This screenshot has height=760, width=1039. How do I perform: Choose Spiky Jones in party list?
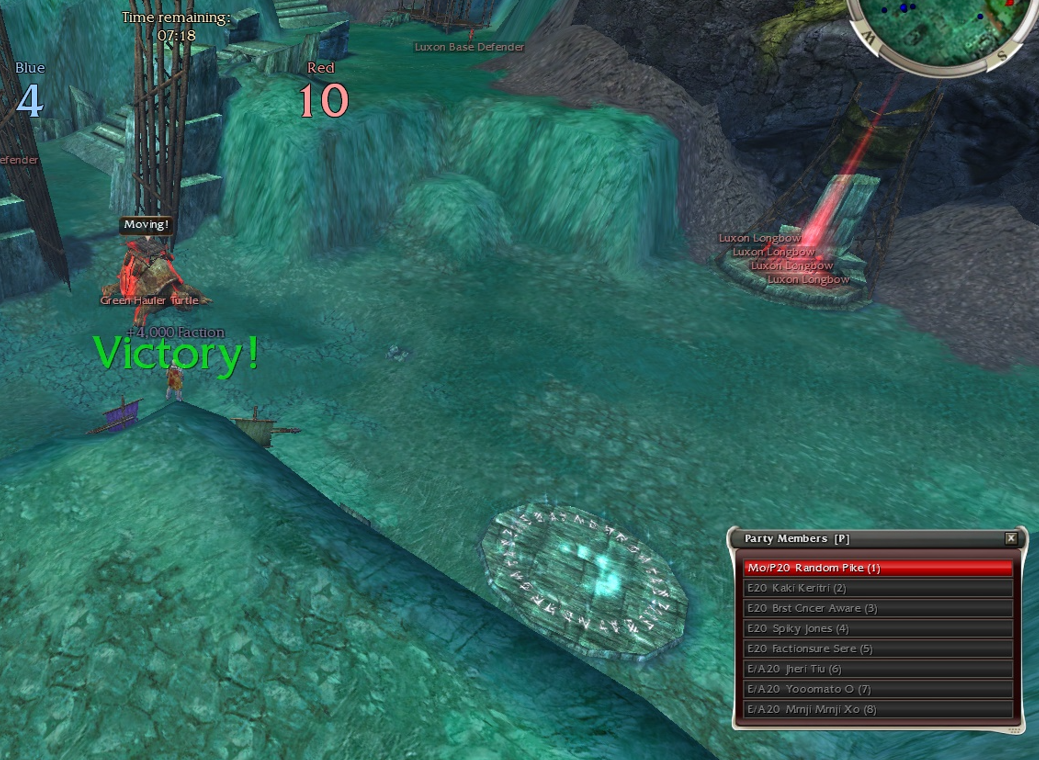click(878, 628)
